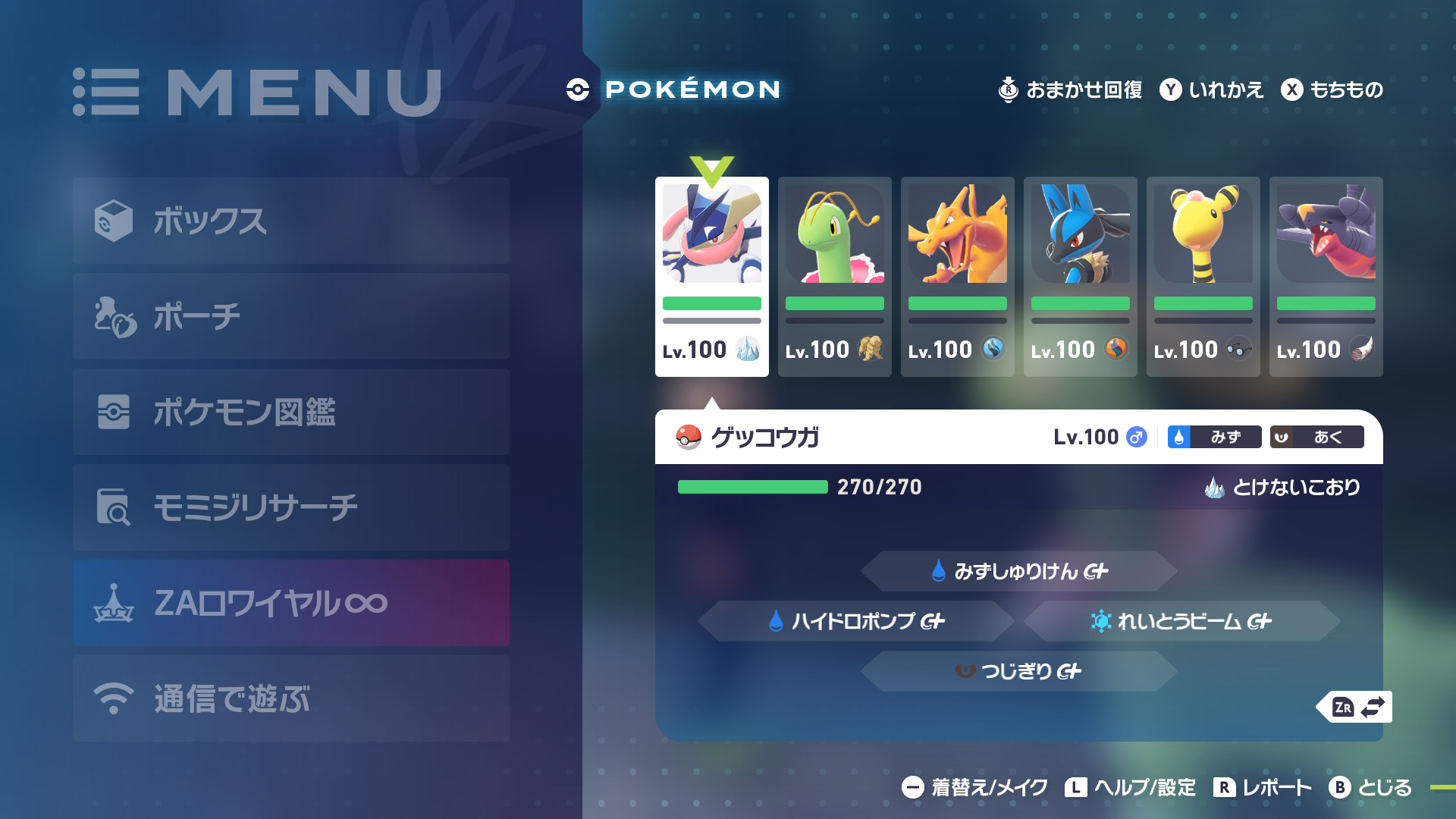Click the いれかえ swap option
The width and height of the screenshot is (1456, 819).
[1212, 89]
